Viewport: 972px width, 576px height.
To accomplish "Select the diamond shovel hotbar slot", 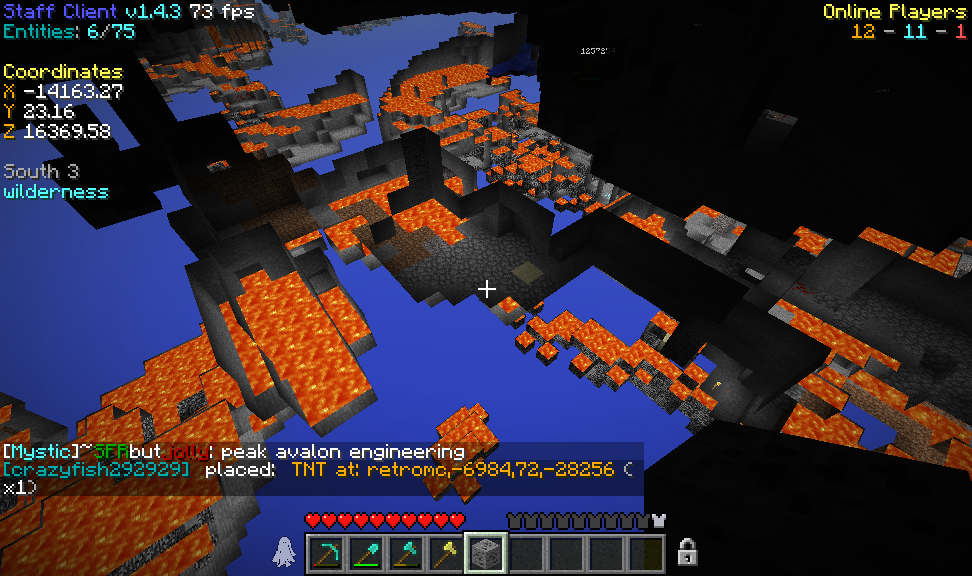I will coord(366,552).
